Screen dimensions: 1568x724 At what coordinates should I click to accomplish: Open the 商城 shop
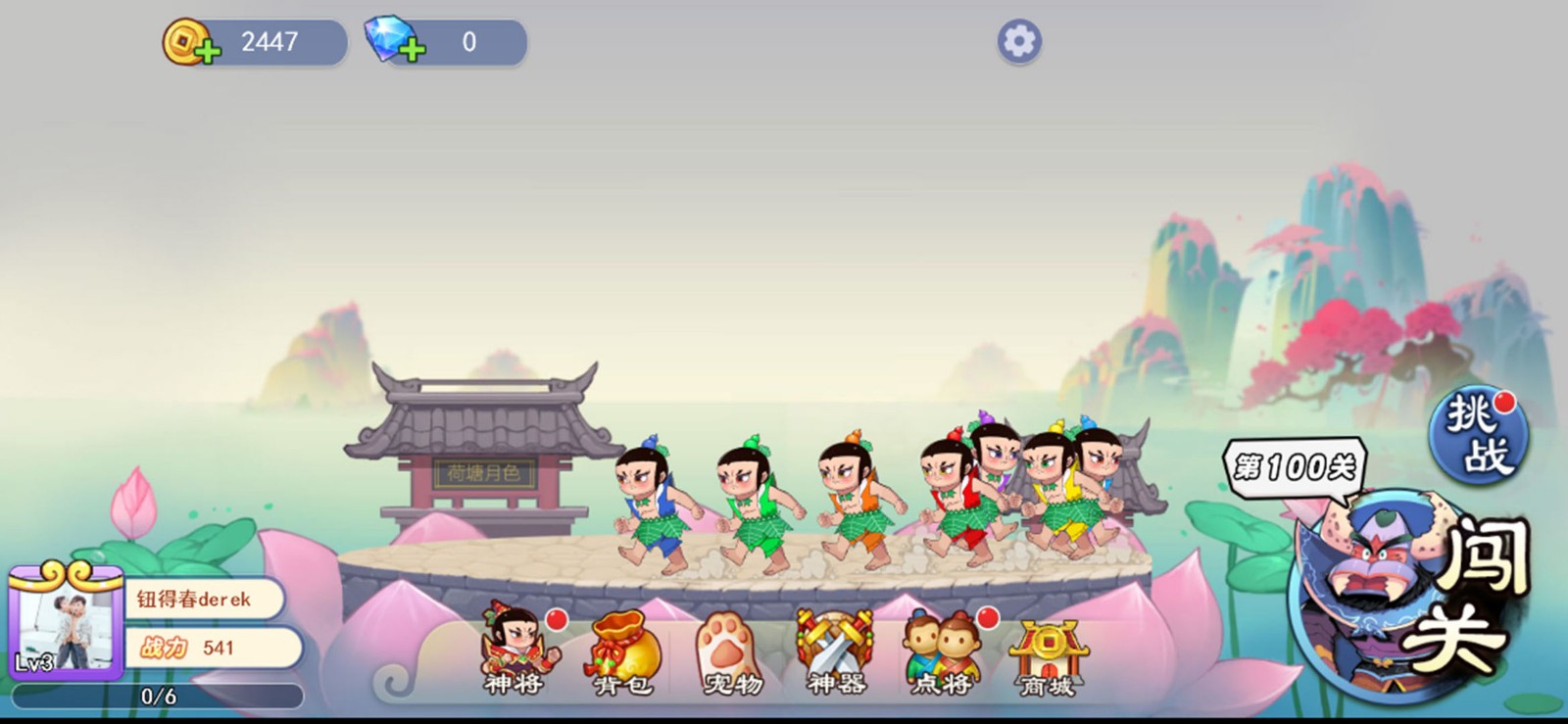(1049, 656)
